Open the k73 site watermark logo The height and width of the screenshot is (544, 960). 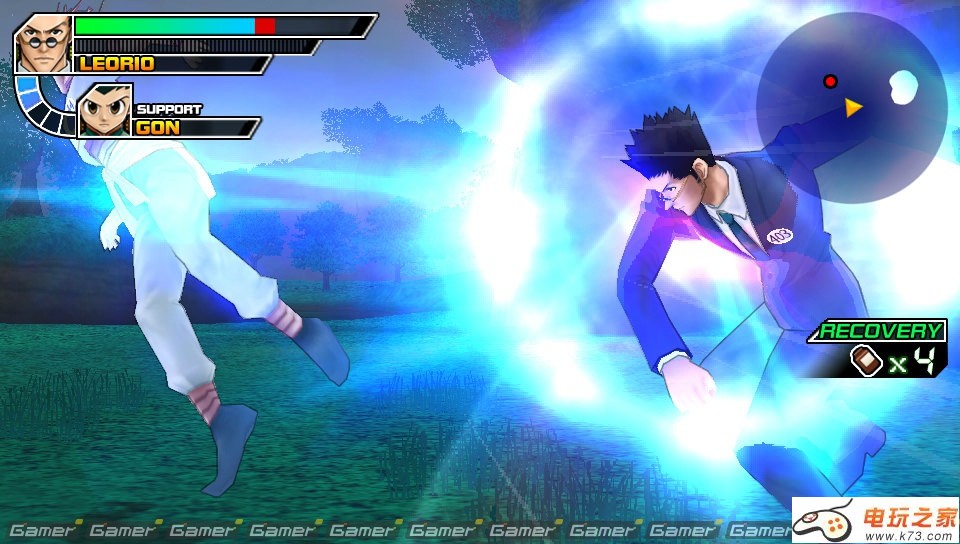pos(875,520)
